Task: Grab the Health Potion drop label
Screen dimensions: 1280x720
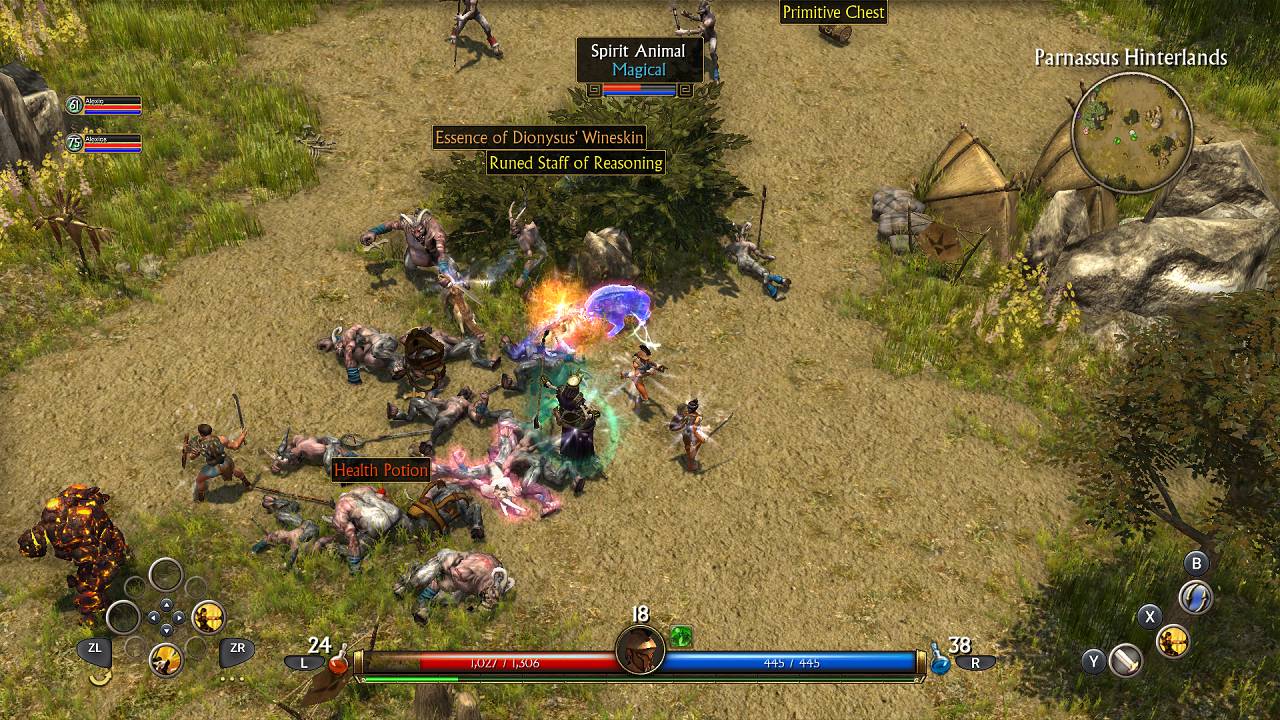Action: pyautogui.click(x=381, y=470)
